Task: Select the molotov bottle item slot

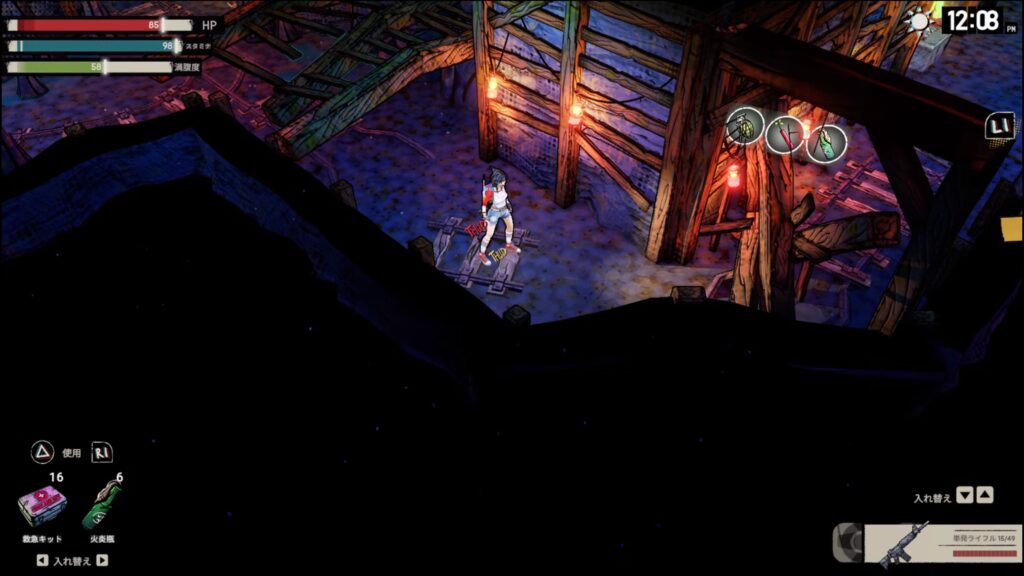Action: click(x=101, y=506)
